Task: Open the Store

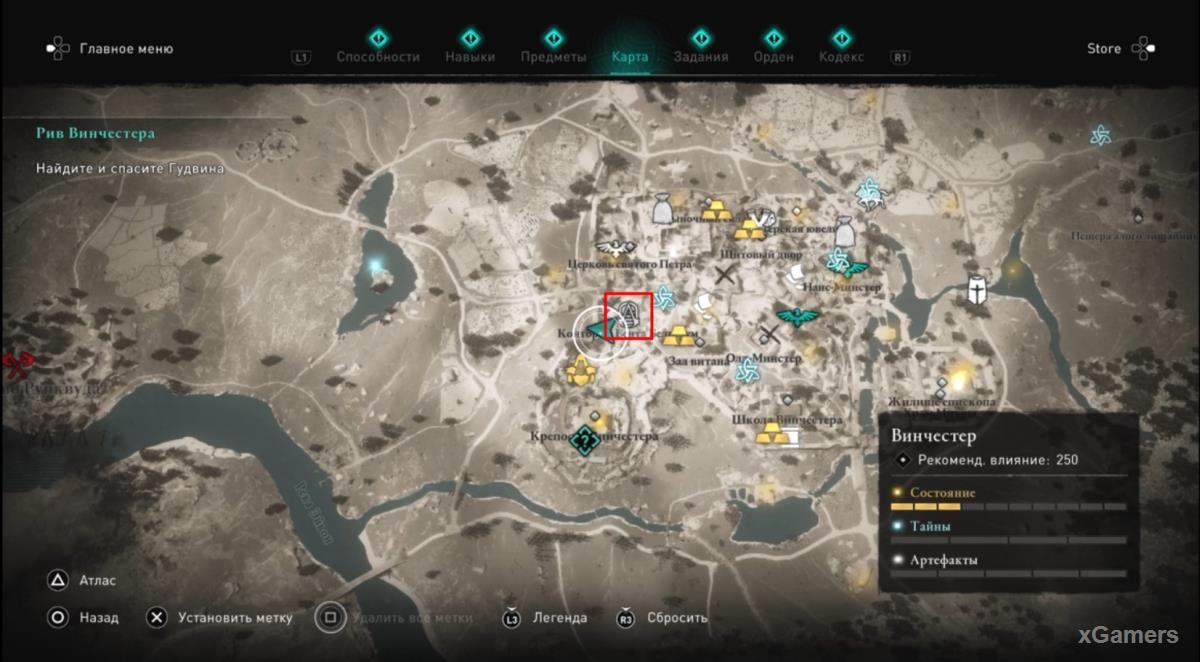Action: pyautogui.click(x=1104, y=48)
